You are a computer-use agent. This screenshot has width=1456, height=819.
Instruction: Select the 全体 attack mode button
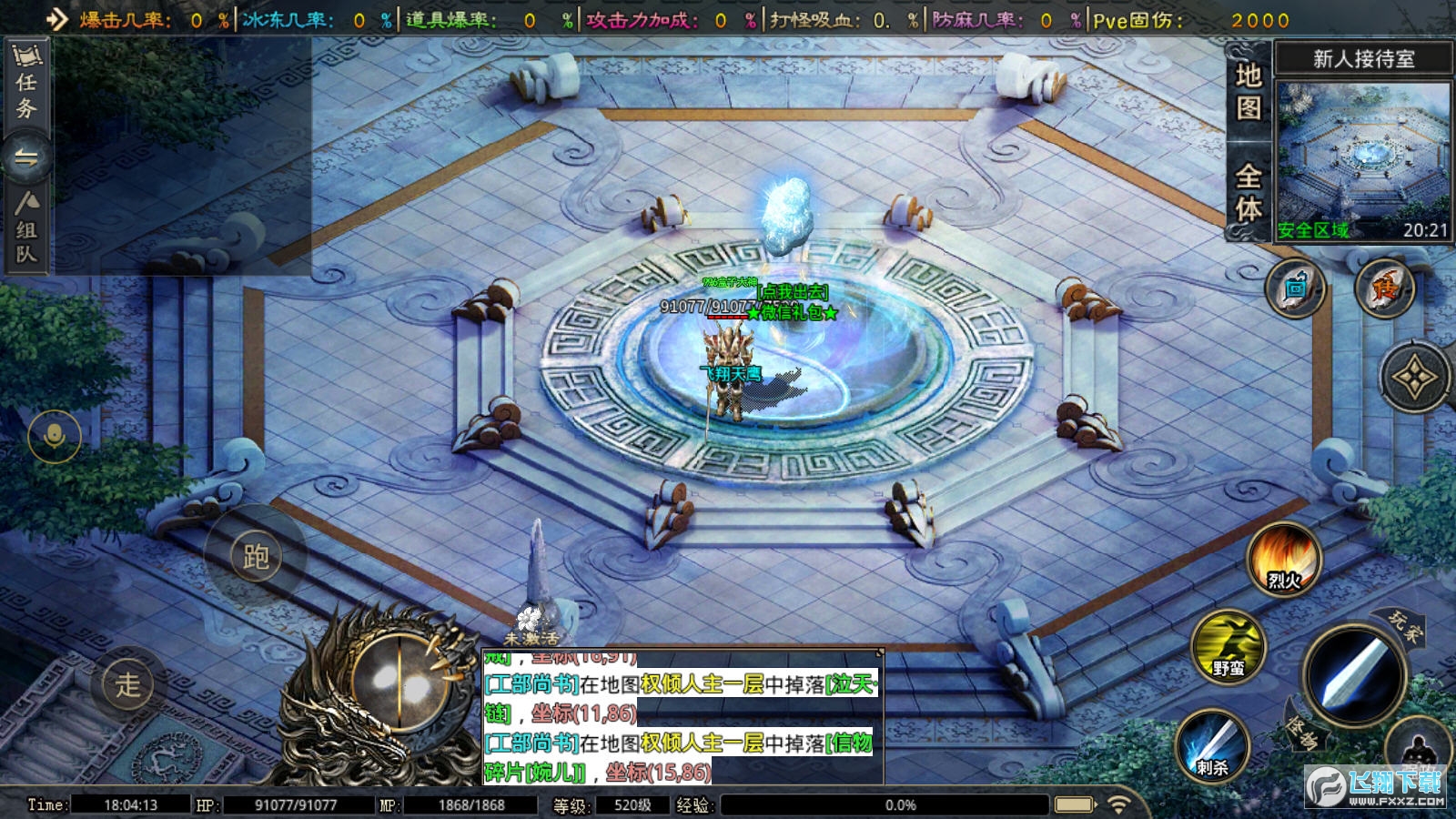point(1249,193)
